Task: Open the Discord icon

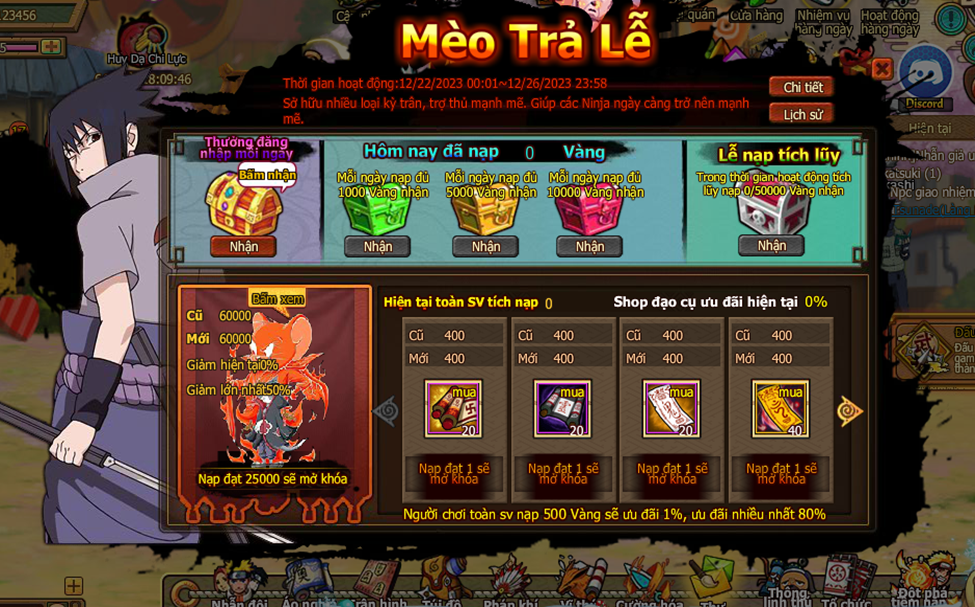Action: [925, 78]
